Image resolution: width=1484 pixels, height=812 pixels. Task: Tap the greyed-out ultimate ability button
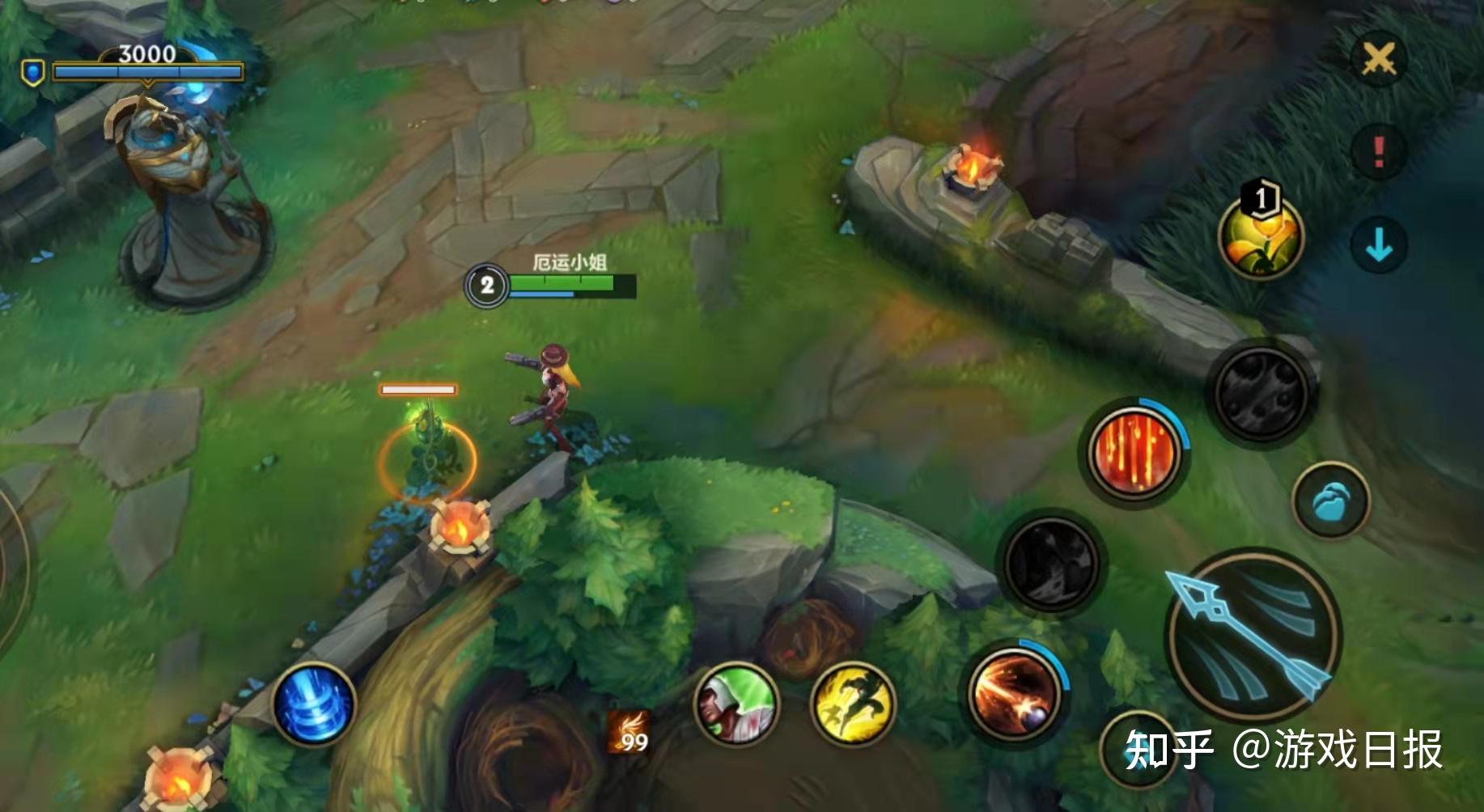point(1261,392)
